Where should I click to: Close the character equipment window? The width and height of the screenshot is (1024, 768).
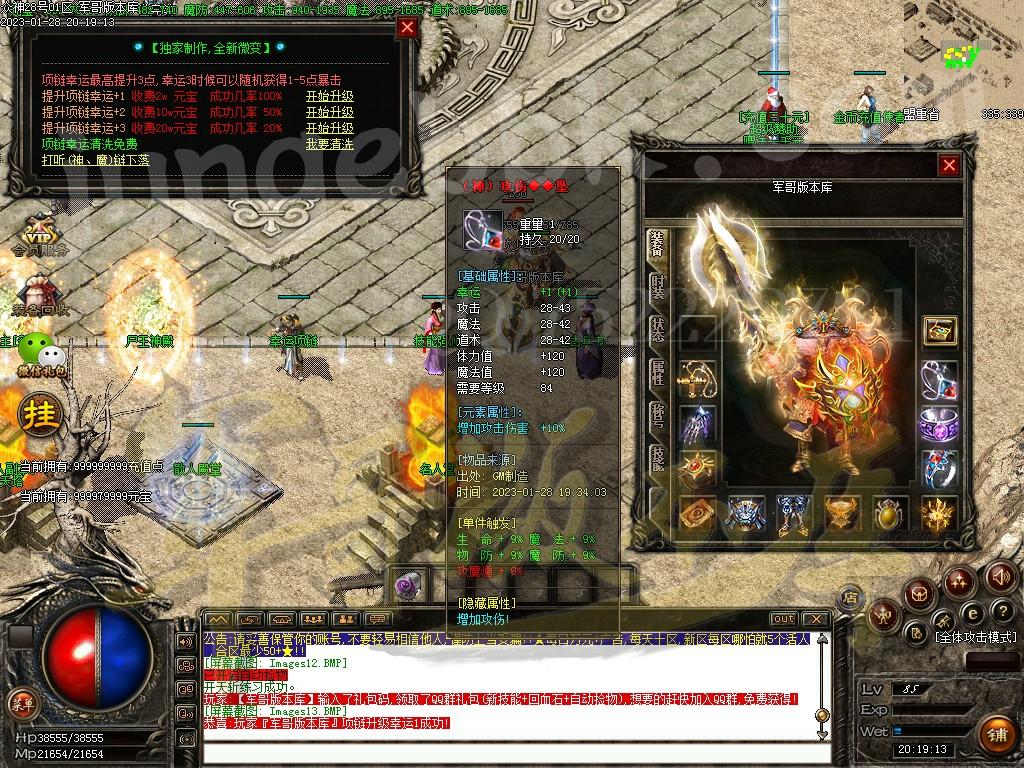tap(949, 165)
